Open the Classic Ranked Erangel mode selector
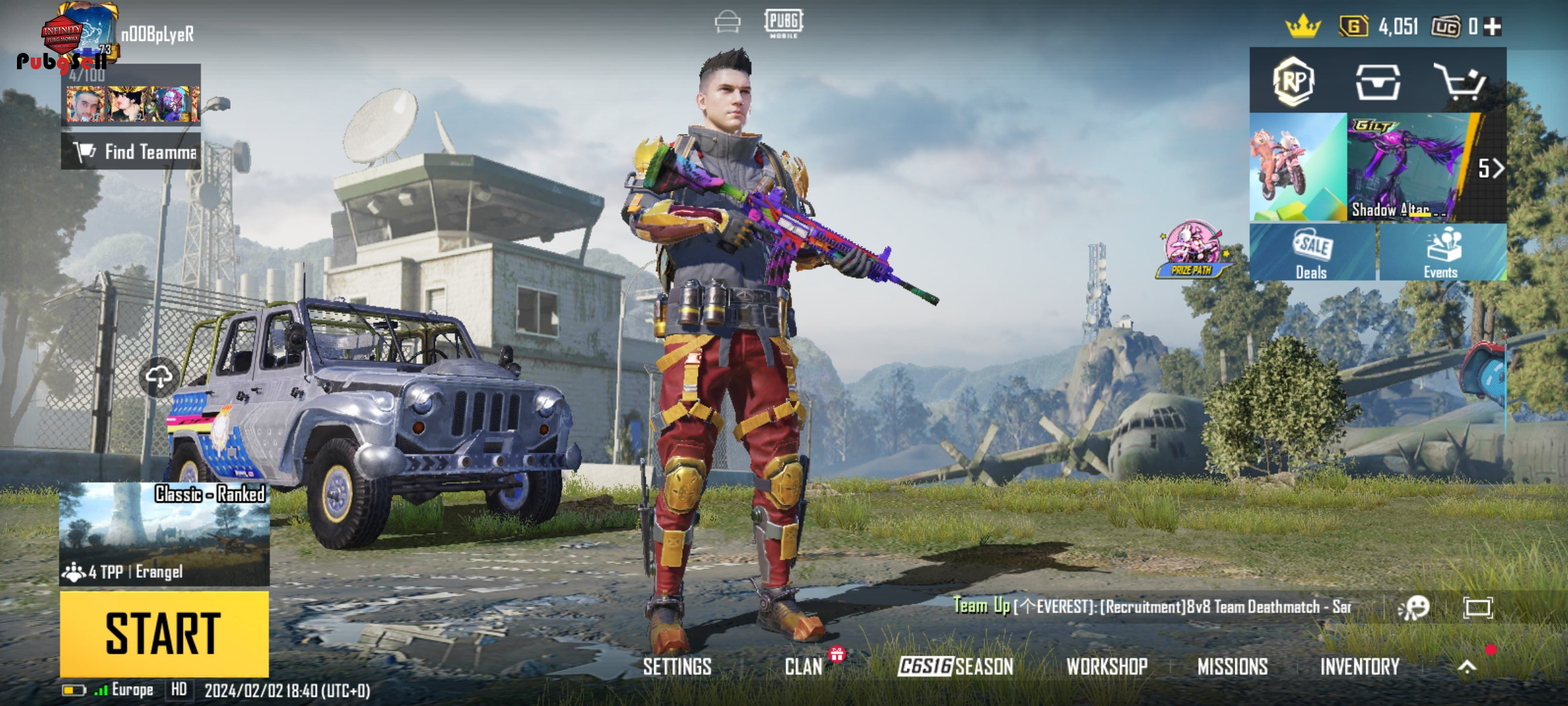The image size is (1568, 706). [x=164, y=533]
